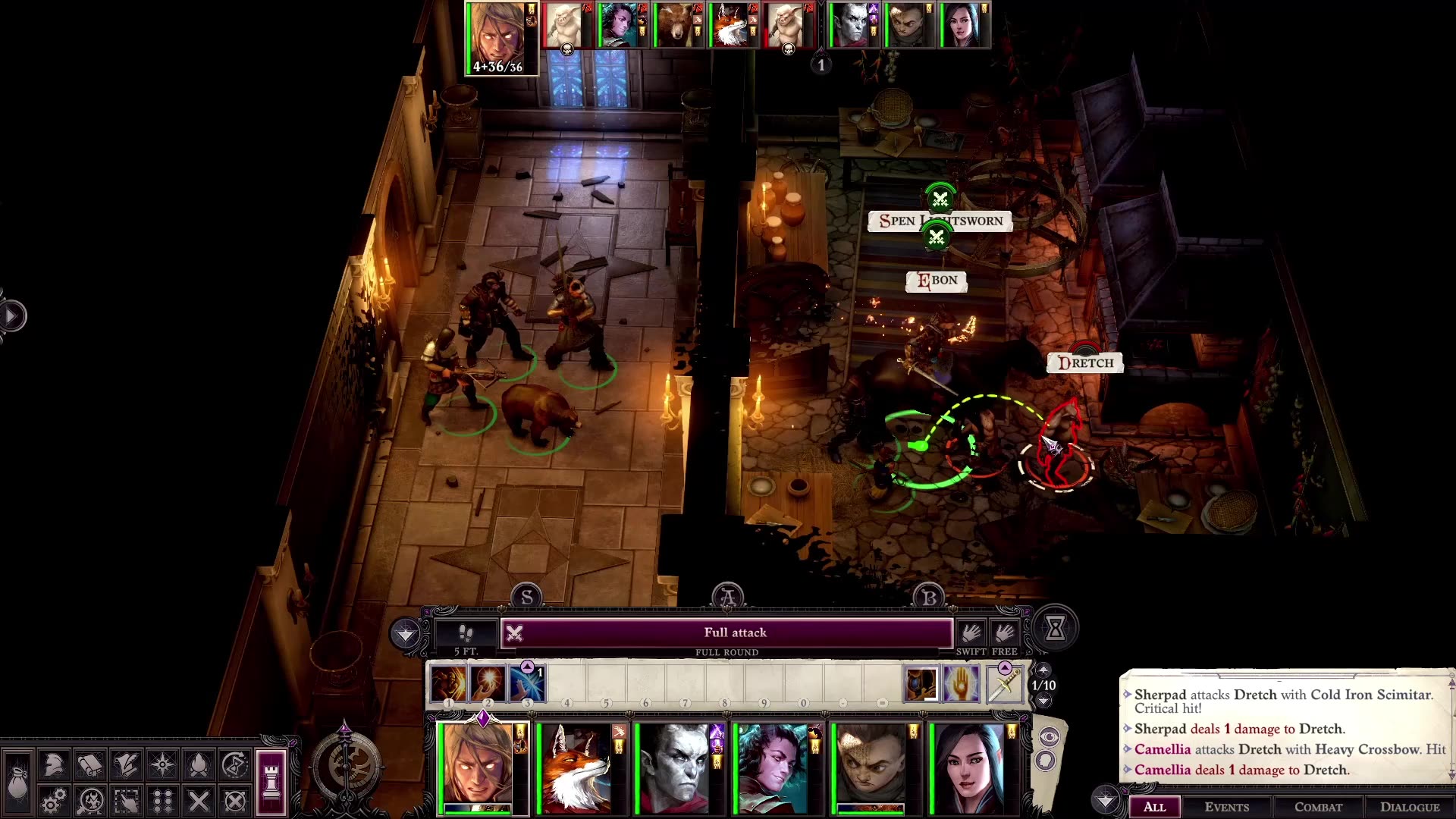Expand the weapon set chevron on the dagger slot
The width and height of the screenshot is (1456, 819).
tap(1005, 667)
